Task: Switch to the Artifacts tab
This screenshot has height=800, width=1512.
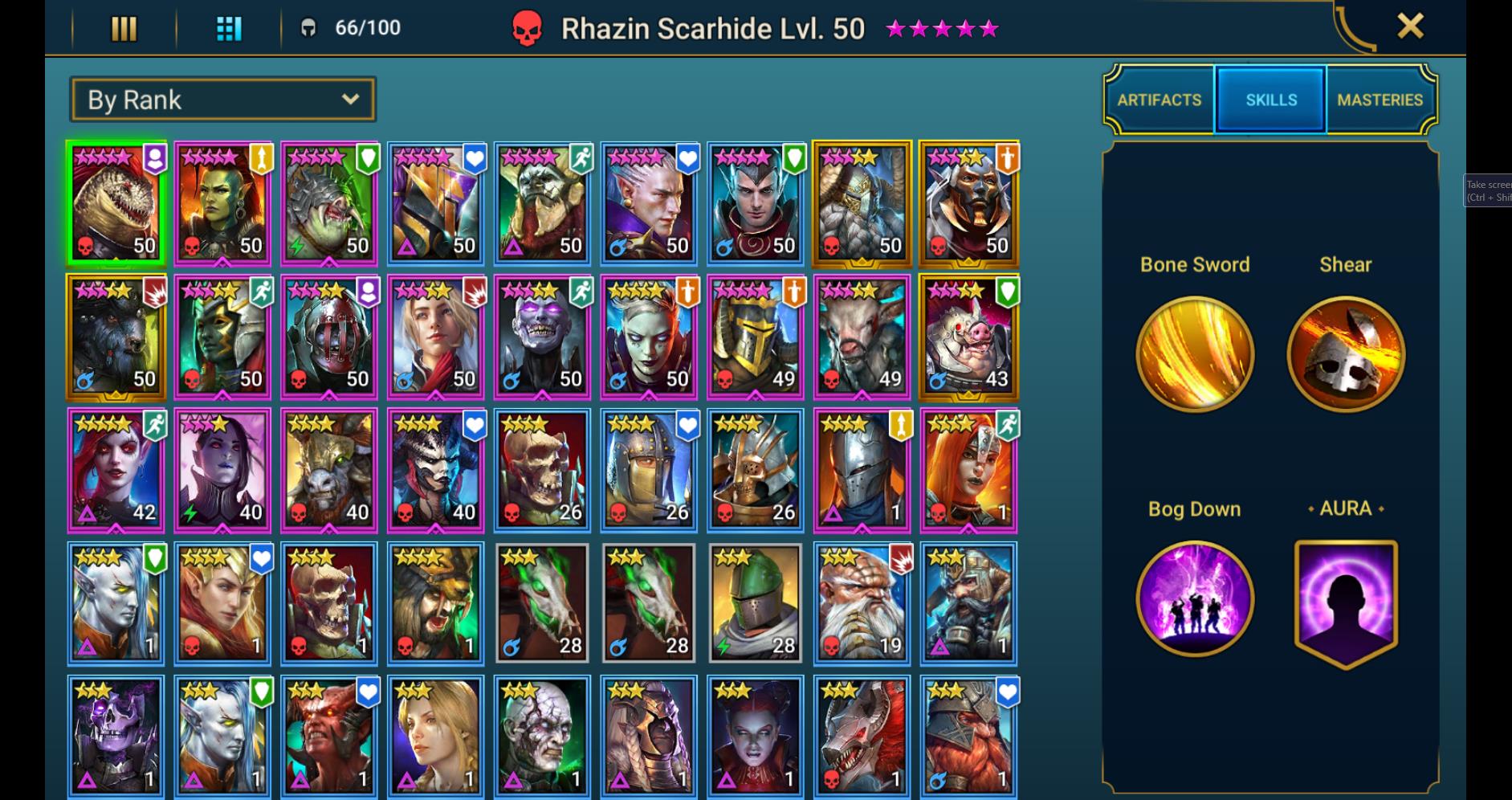Action: coord(1159,100)
